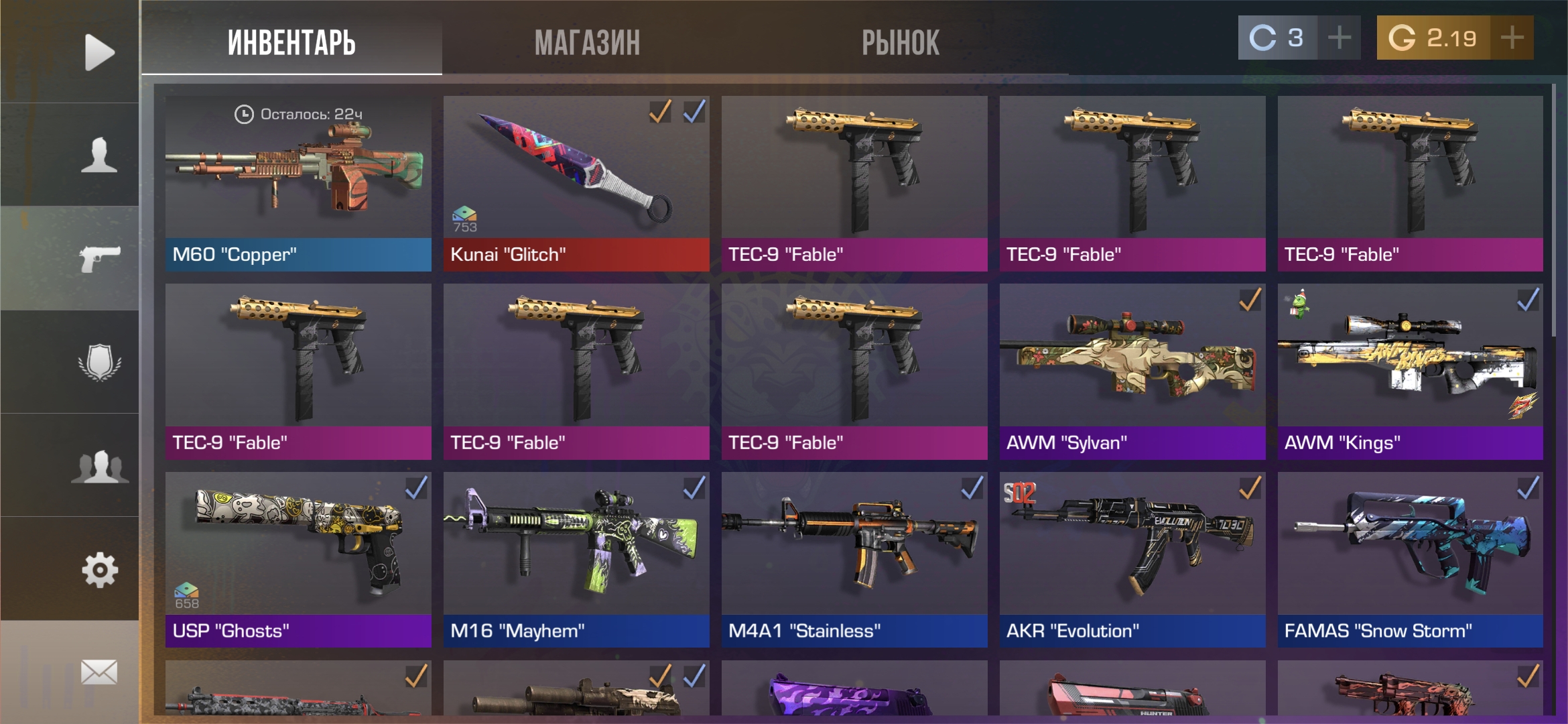Select the AKR "Evolution" rifle
This screenshot has height=724, width=1568.
[1132, 560]
